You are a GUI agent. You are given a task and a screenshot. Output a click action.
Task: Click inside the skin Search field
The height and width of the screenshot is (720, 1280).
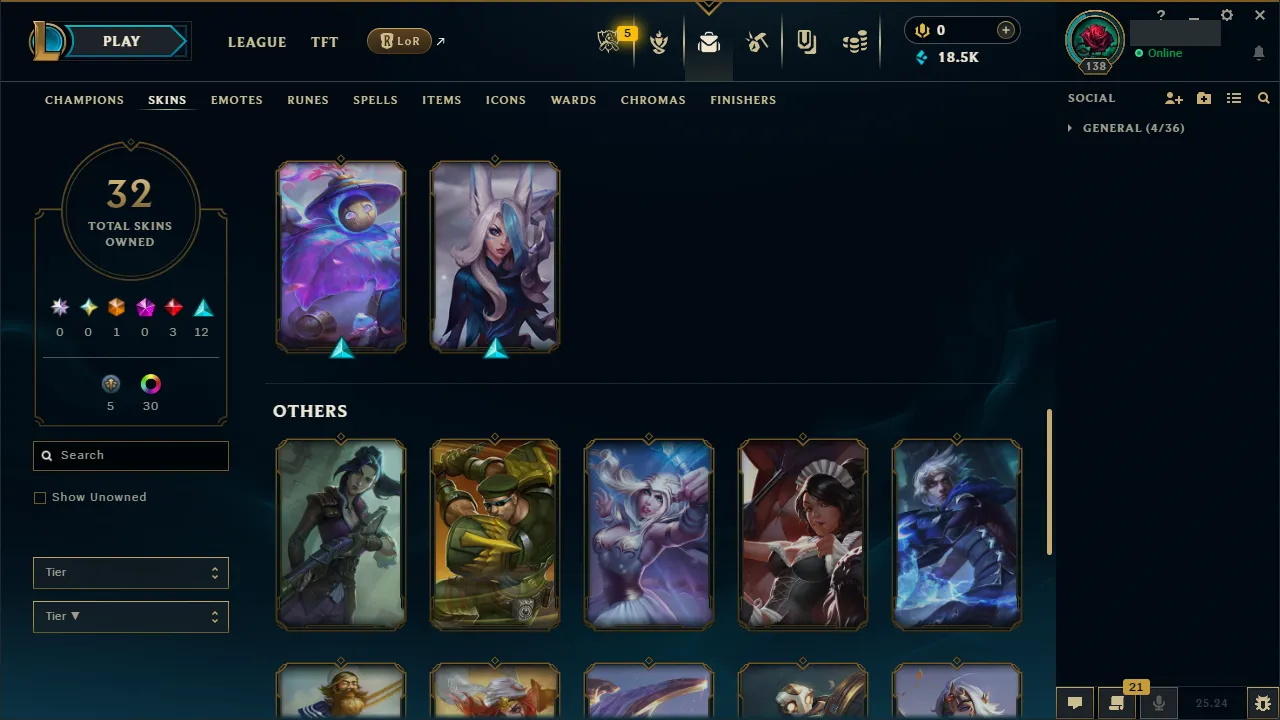pyautogui.click(x=130, y=455)
